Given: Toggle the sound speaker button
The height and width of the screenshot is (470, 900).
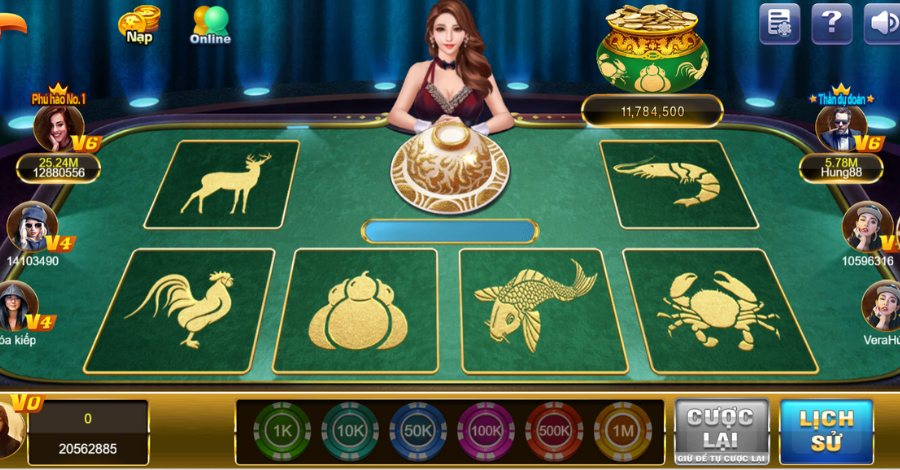Looking at the screenshot, I should point(881,23).
